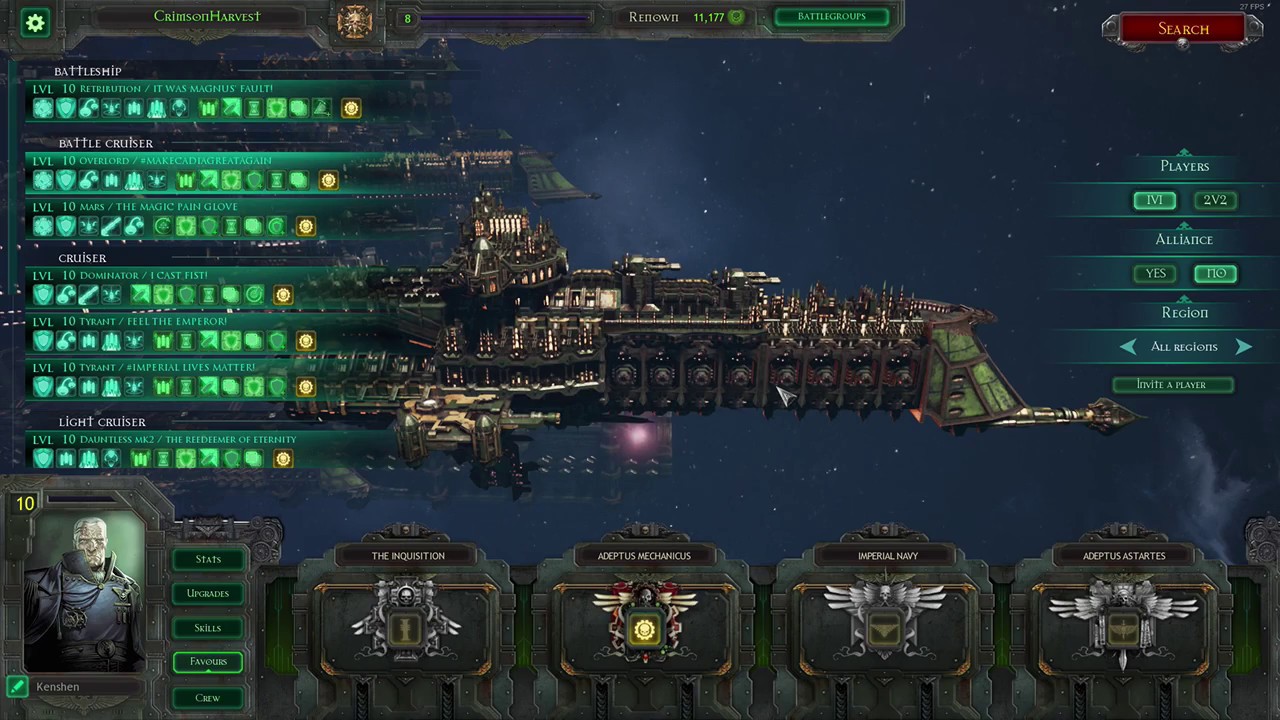Show the Skills tab

[208, 628]
